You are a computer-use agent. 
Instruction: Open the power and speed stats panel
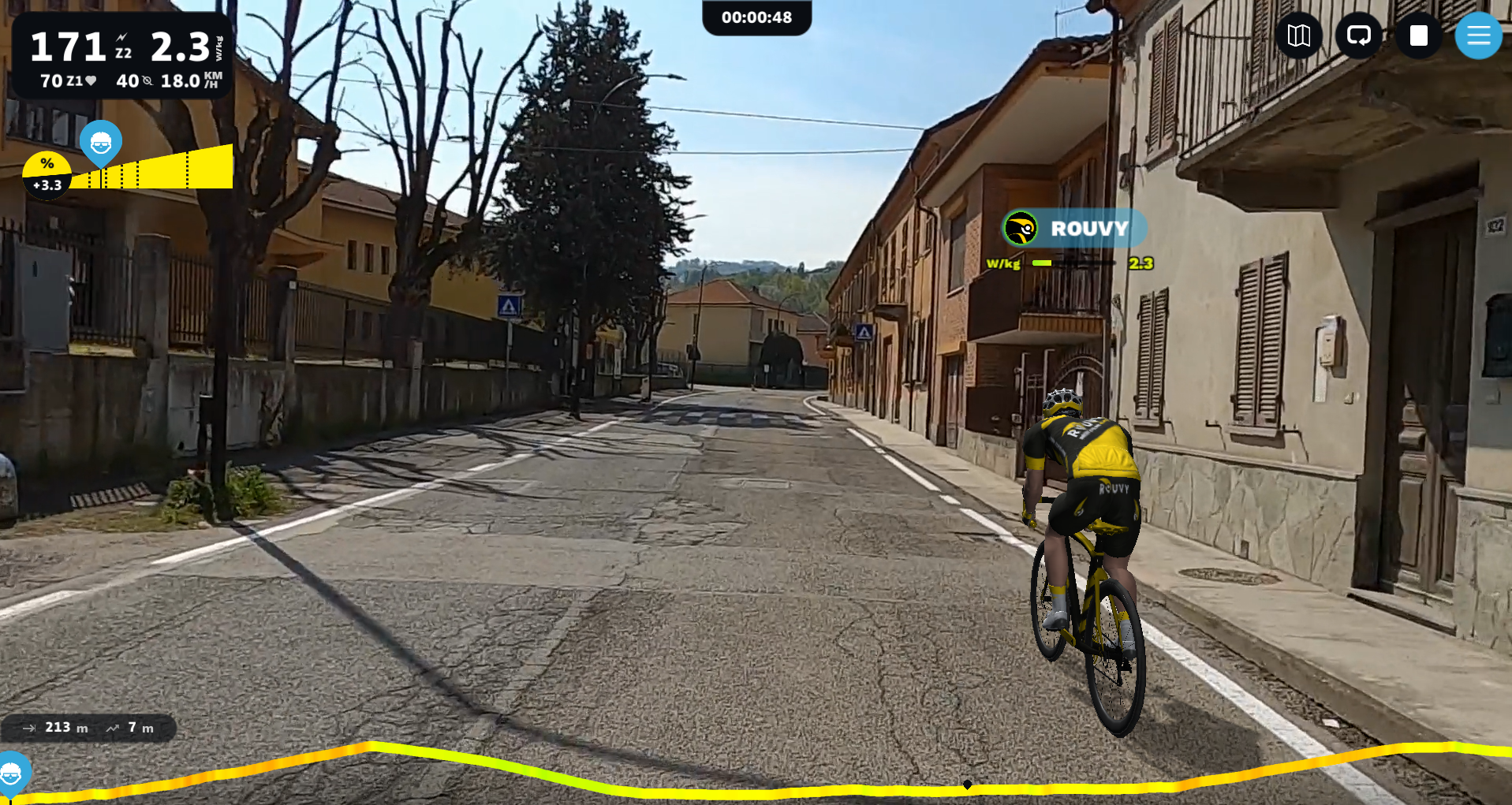(123, 56)
